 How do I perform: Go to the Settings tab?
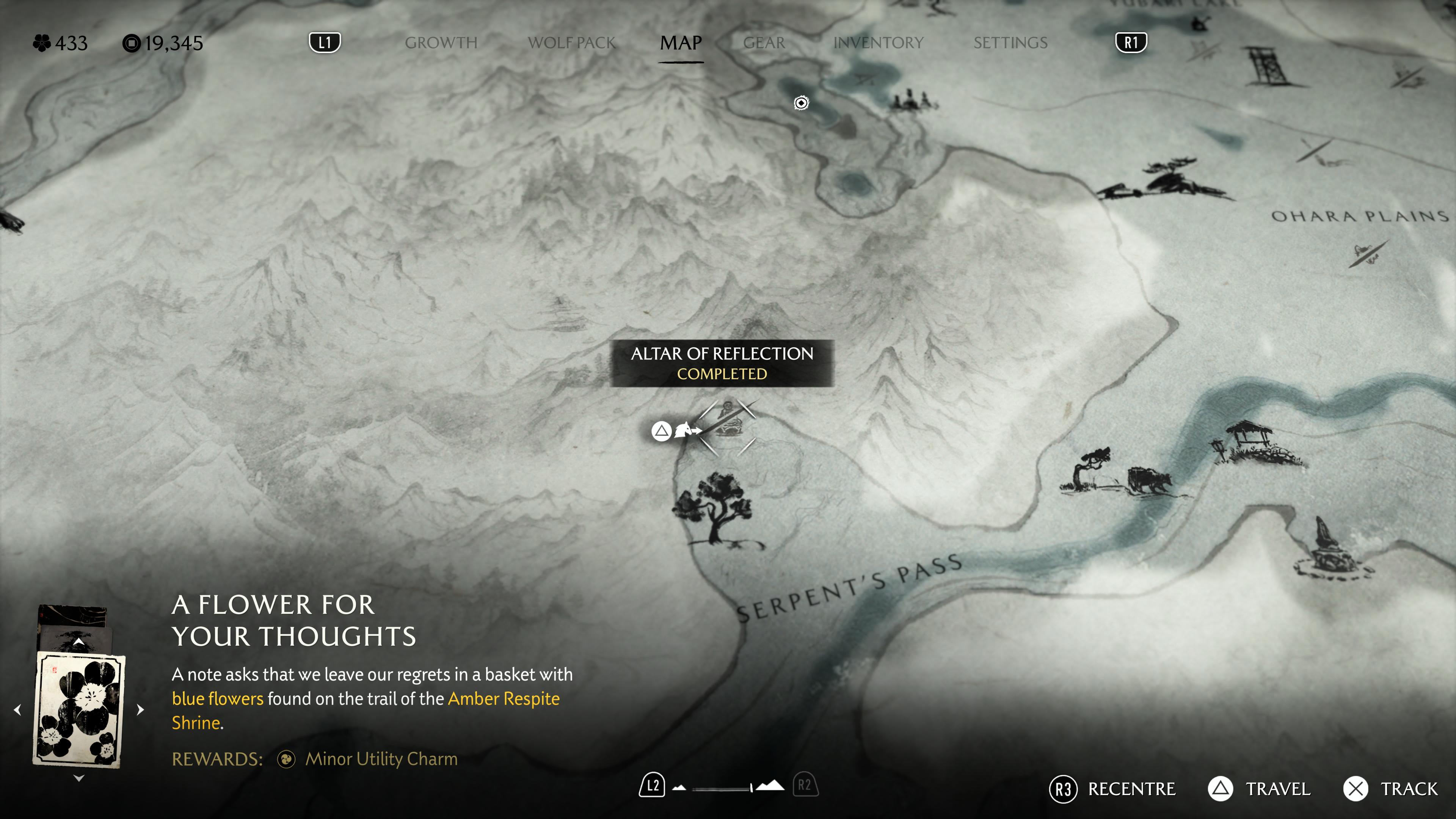click(1010, 43)
